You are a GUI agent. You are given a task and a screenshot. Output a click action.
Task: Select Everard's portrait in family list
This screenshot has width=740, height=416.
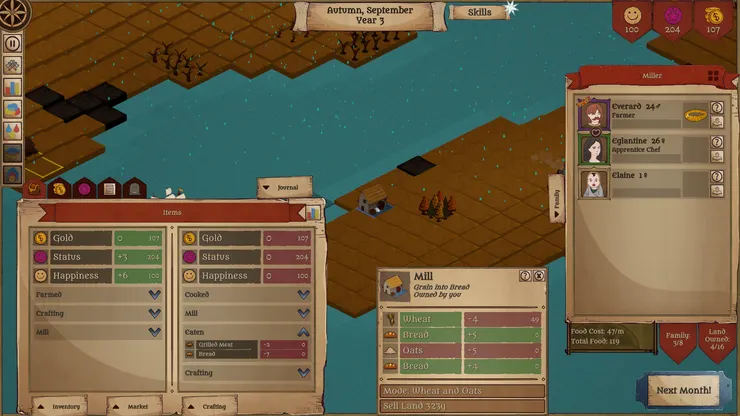[x=594, y=114]
